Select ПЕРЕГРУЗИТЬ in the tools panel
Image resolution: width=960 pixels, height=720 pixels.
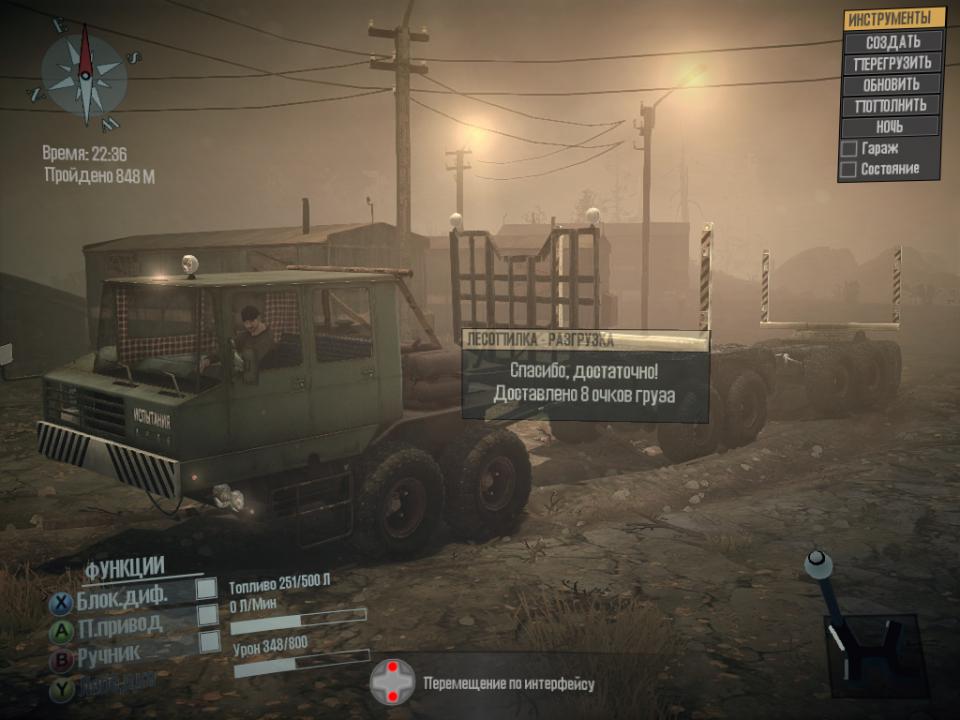[892, 63]
